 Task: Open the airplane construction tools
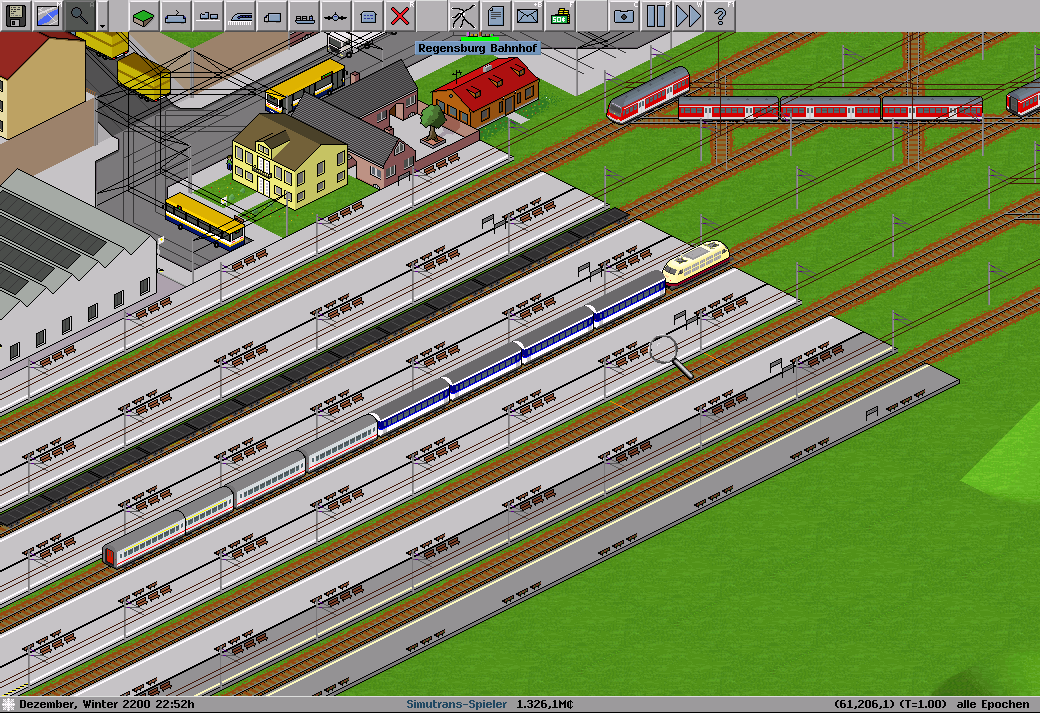point(336,15)
